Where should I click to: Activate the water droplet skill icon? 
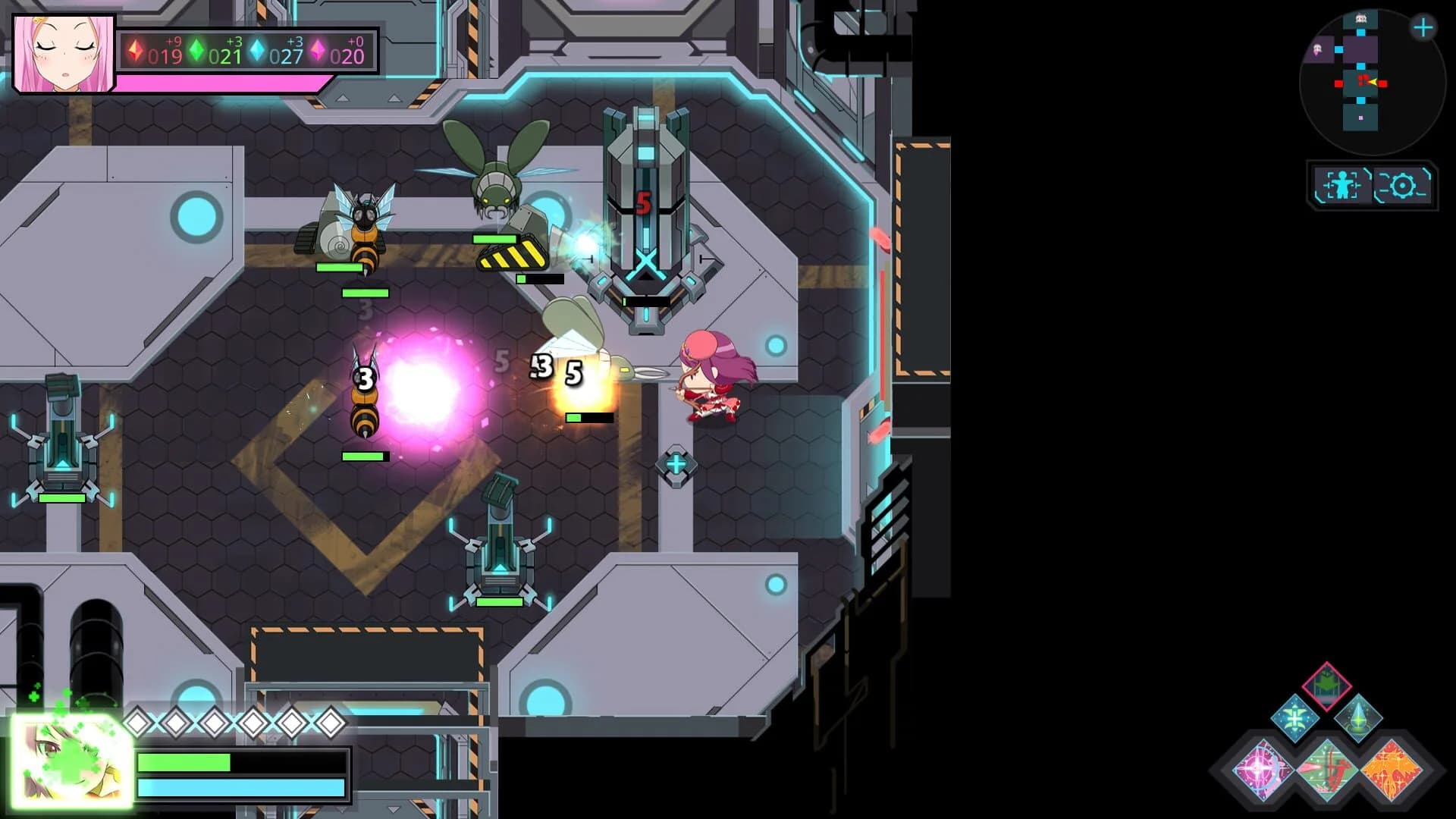pos(1358,720)
